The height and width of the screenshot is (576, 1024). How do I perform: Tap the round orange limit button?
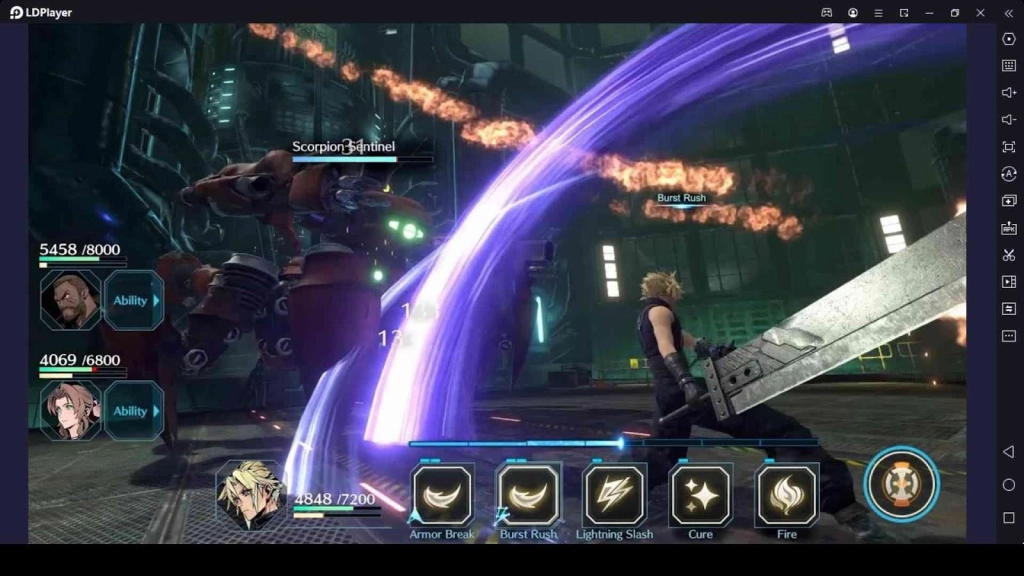pyautogui.click(x=902, y=484)
